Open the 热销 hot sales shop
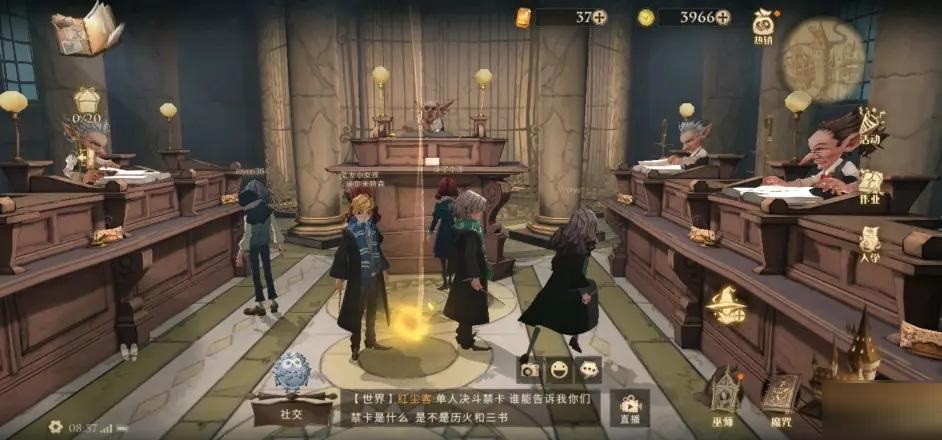942x440 pixels. pyautogui.click(x=764, y=25)
